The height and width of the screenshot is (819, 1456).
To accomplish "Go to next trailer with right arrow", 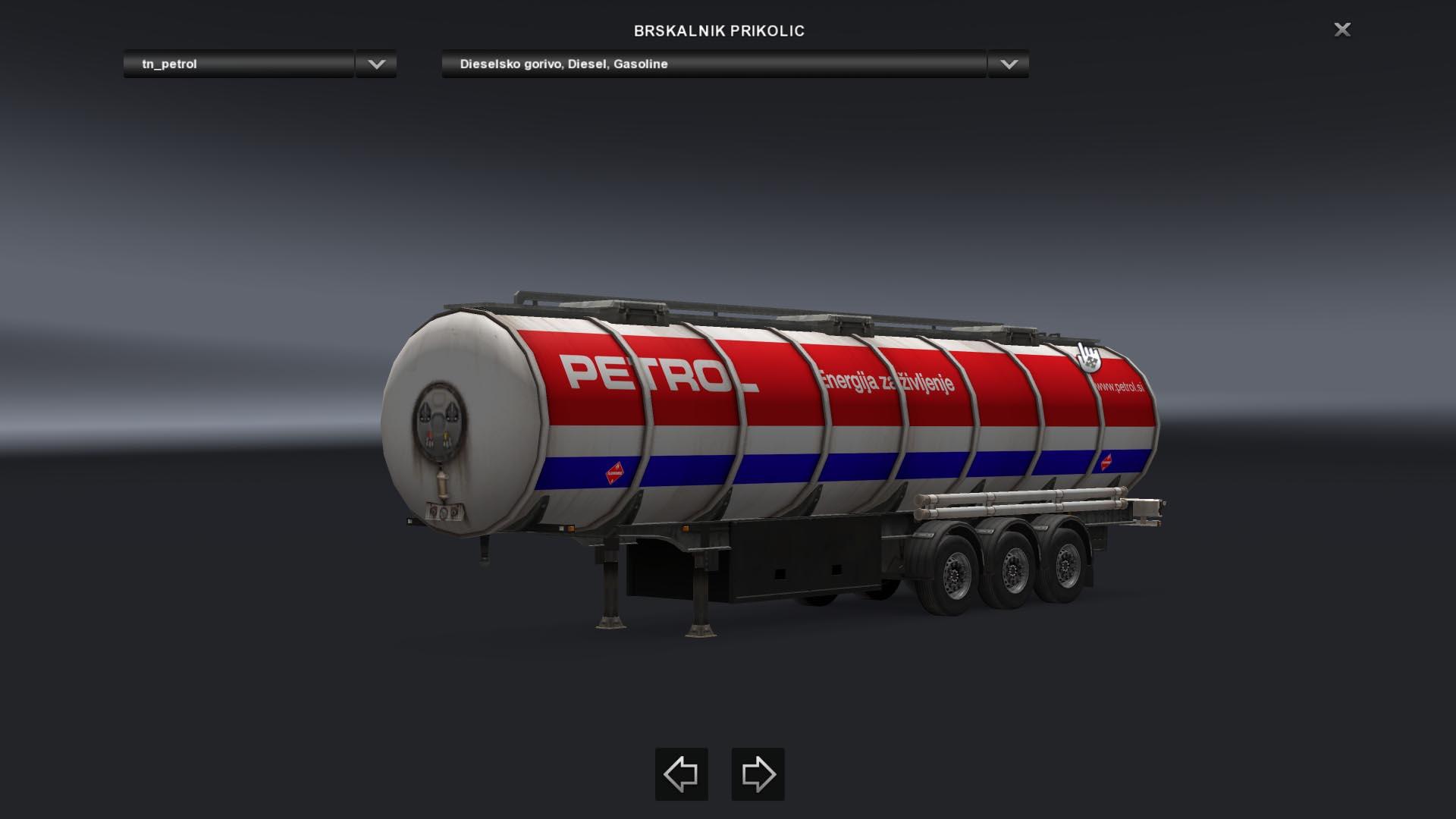I will pyautogui.click(x=758, y=774).
